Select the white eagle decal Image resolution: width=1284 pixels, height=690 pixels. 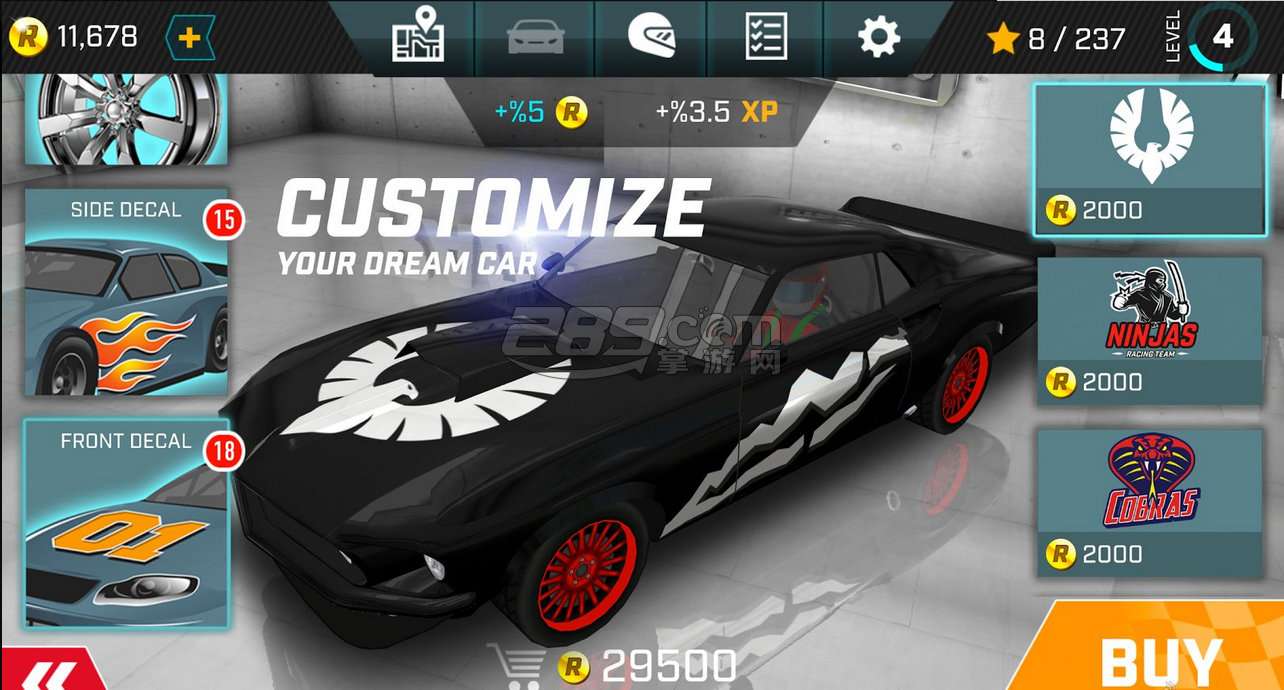1149,159
